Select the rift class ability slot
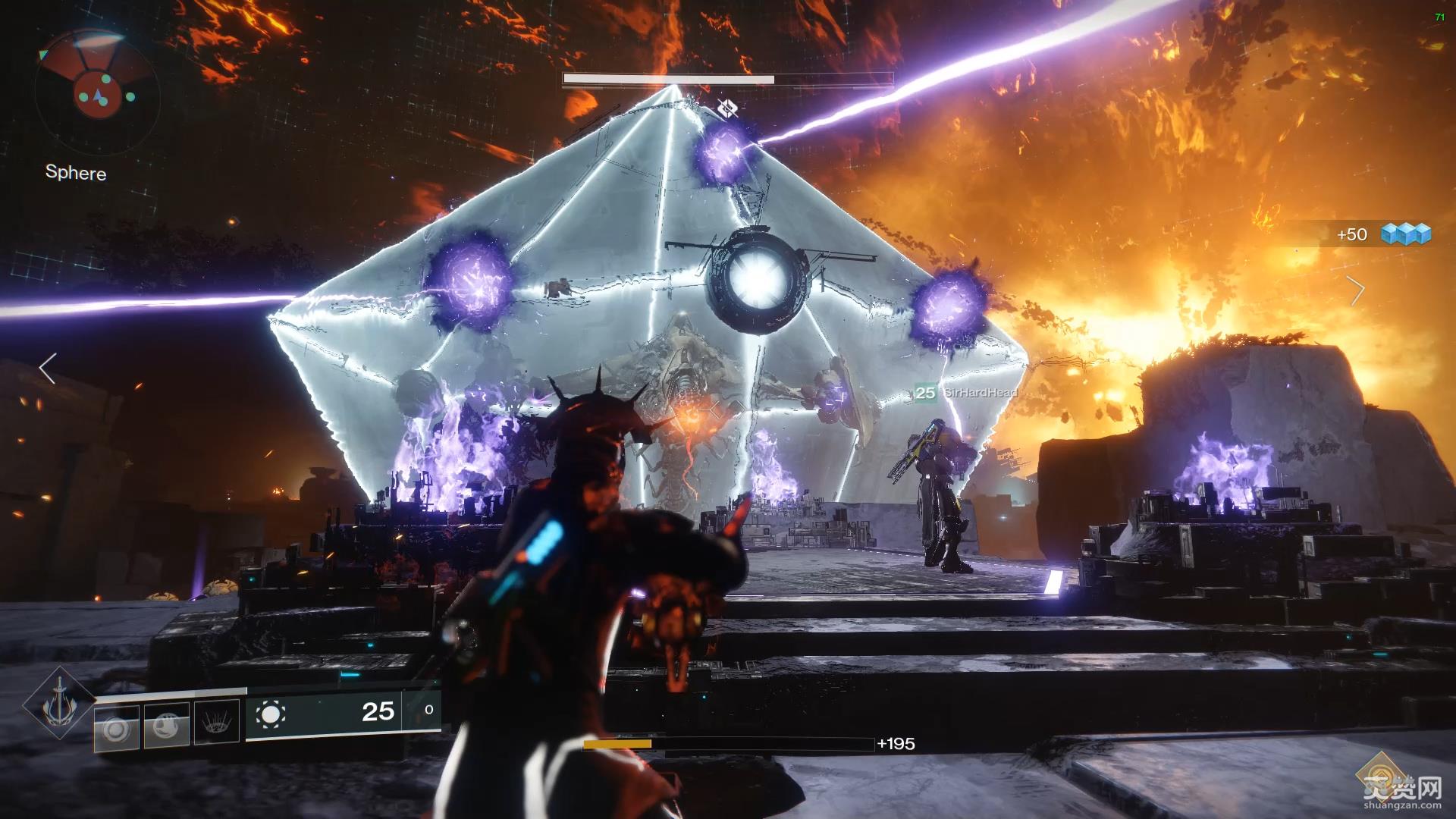1456x819 pixels. pos(217,723)
